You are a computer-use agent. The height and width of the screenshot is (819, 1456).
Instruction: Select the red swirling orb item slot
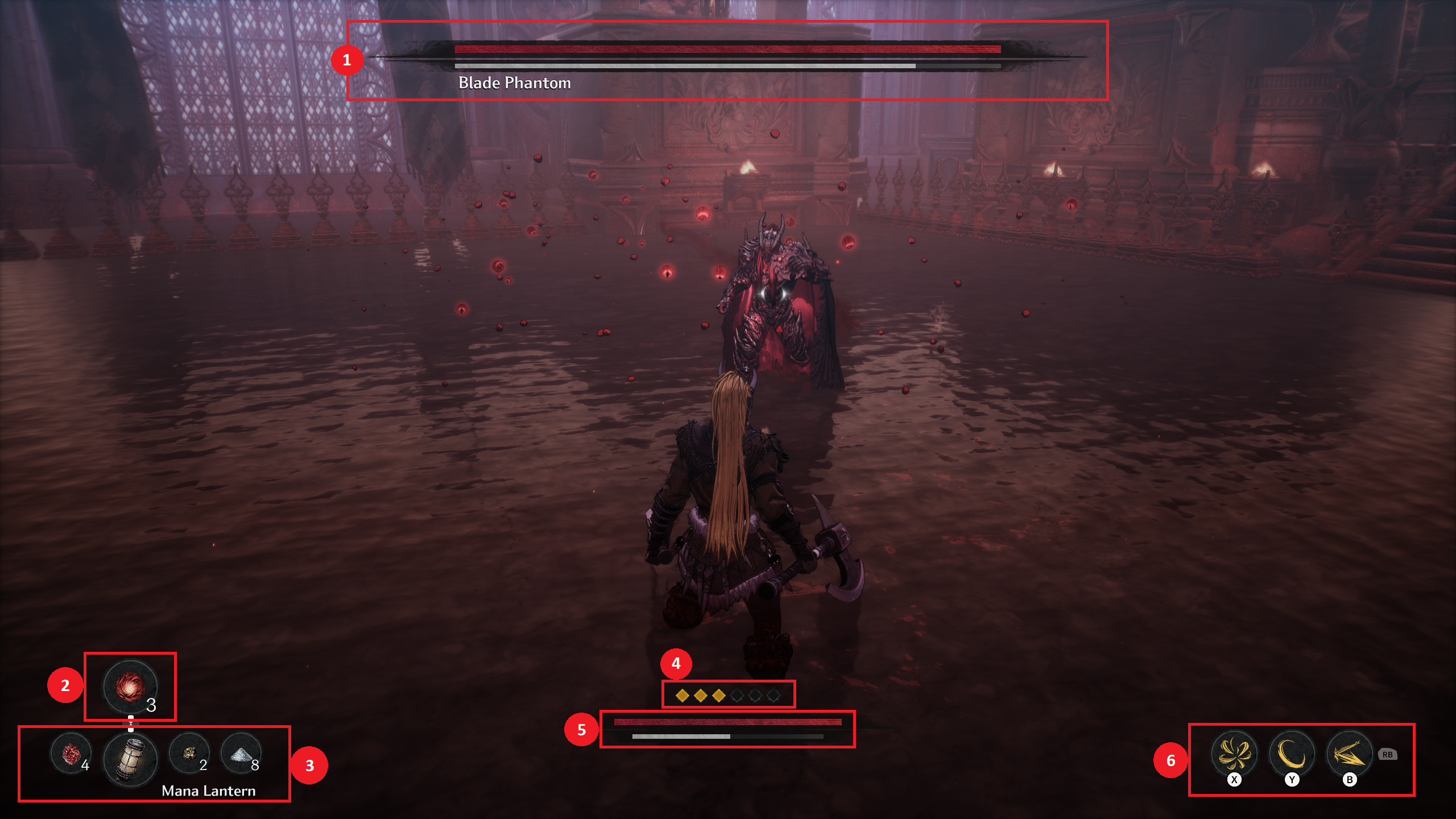(130, 686)
